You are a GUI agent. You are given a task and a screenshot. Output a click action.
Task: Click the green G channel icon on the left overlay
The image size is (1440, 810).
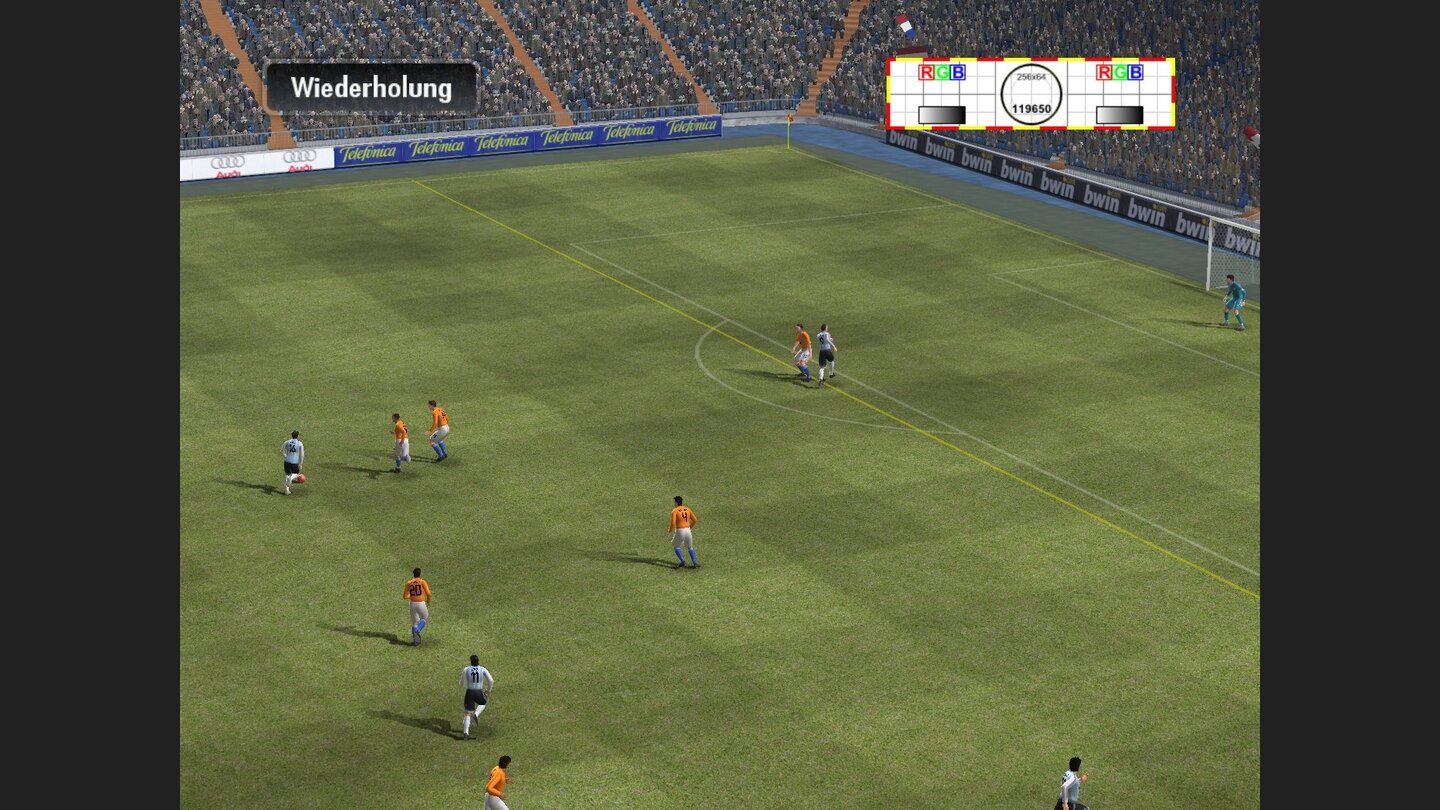point(942,72)
